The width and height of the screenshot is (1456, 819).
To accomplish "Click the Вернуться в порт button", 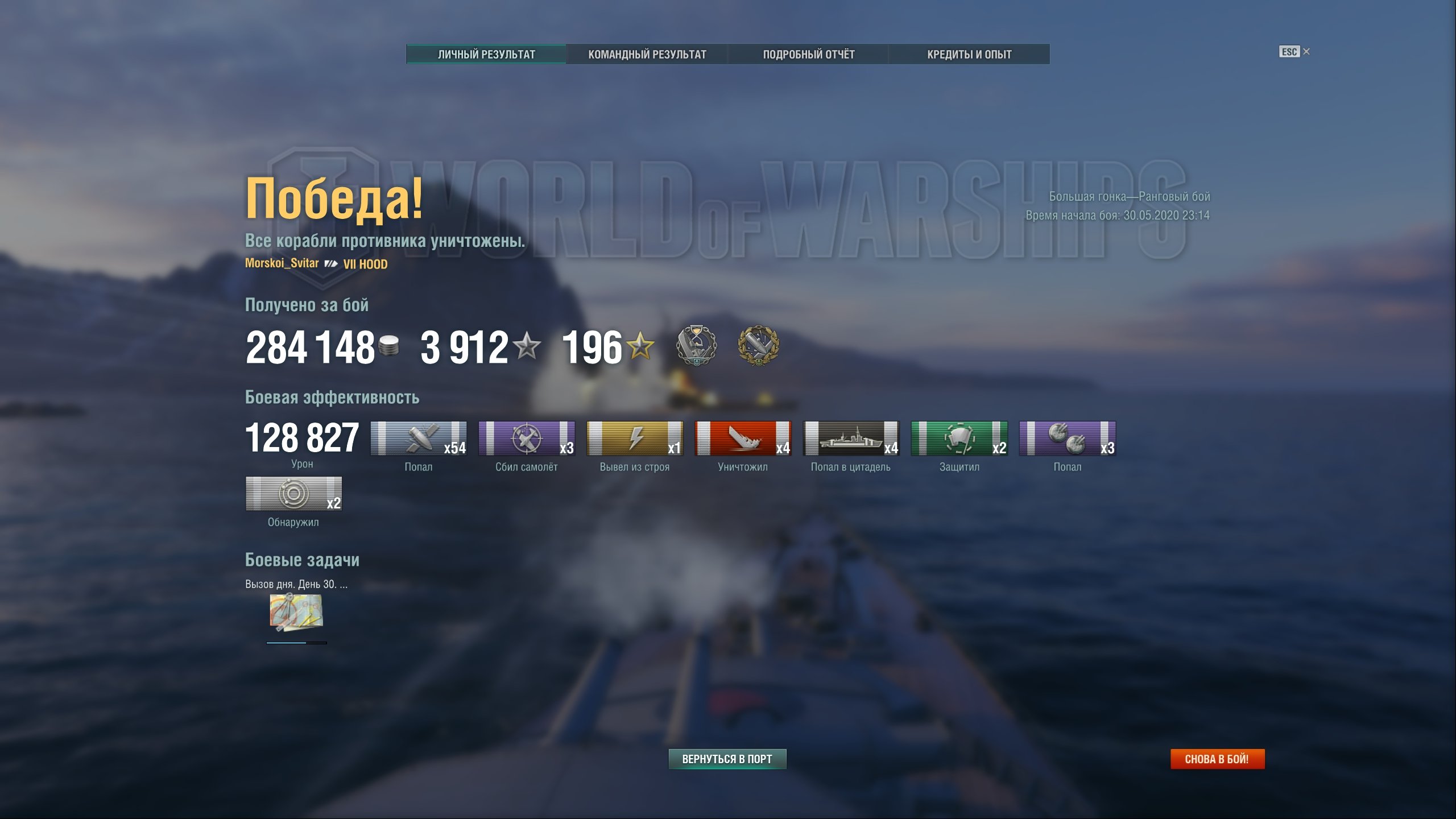I will [727, 759].
